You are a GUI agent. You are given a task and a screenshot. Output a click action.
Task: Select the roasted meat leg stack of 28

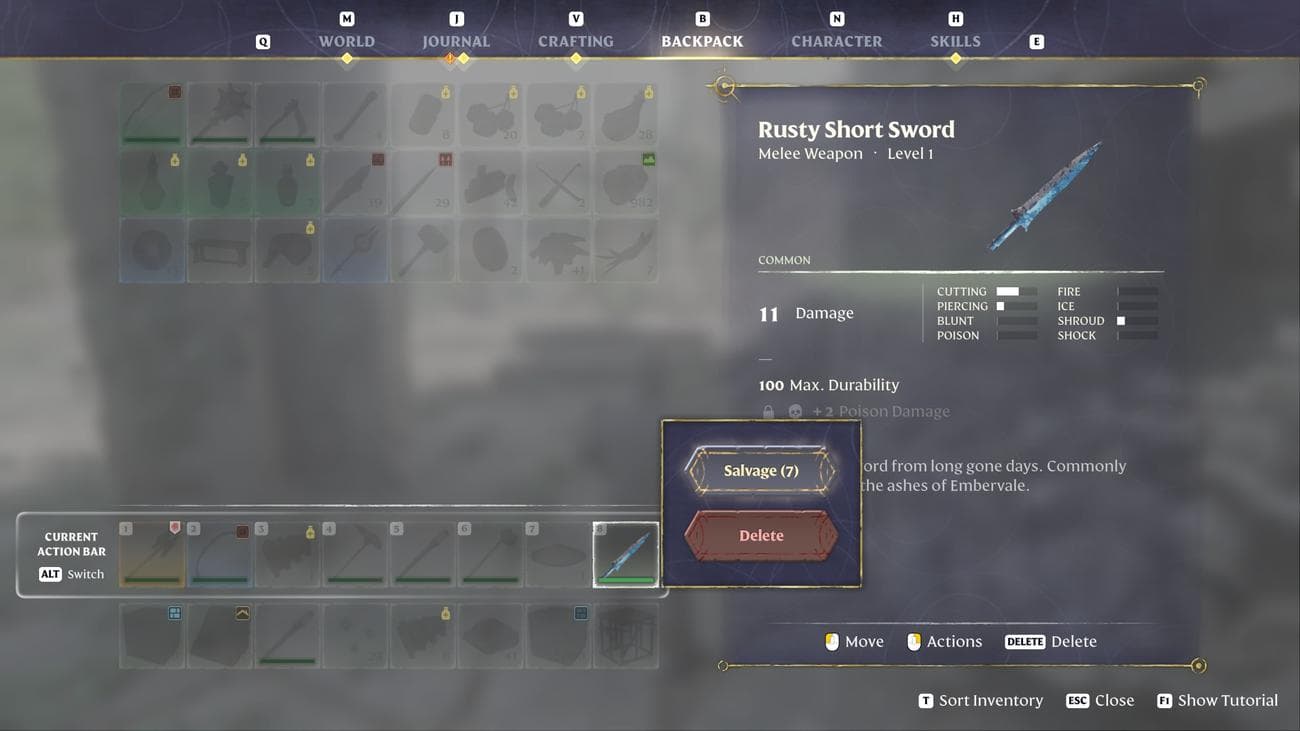[x=626, y=114]
